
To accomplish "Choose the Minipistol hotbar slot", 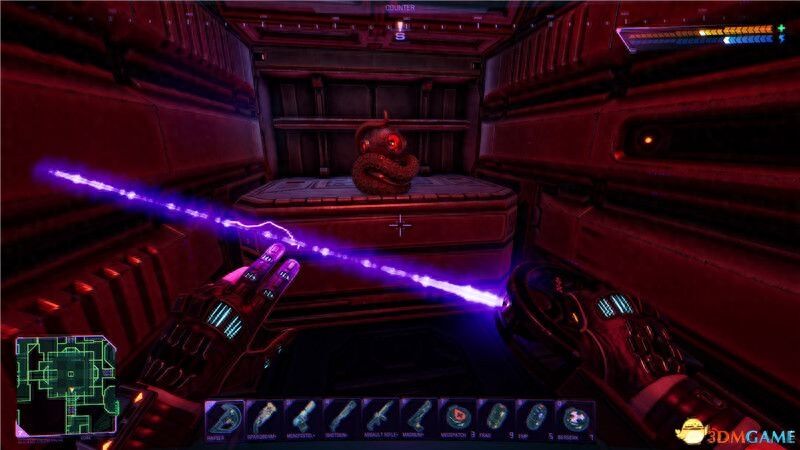I will tap(302, 417).
